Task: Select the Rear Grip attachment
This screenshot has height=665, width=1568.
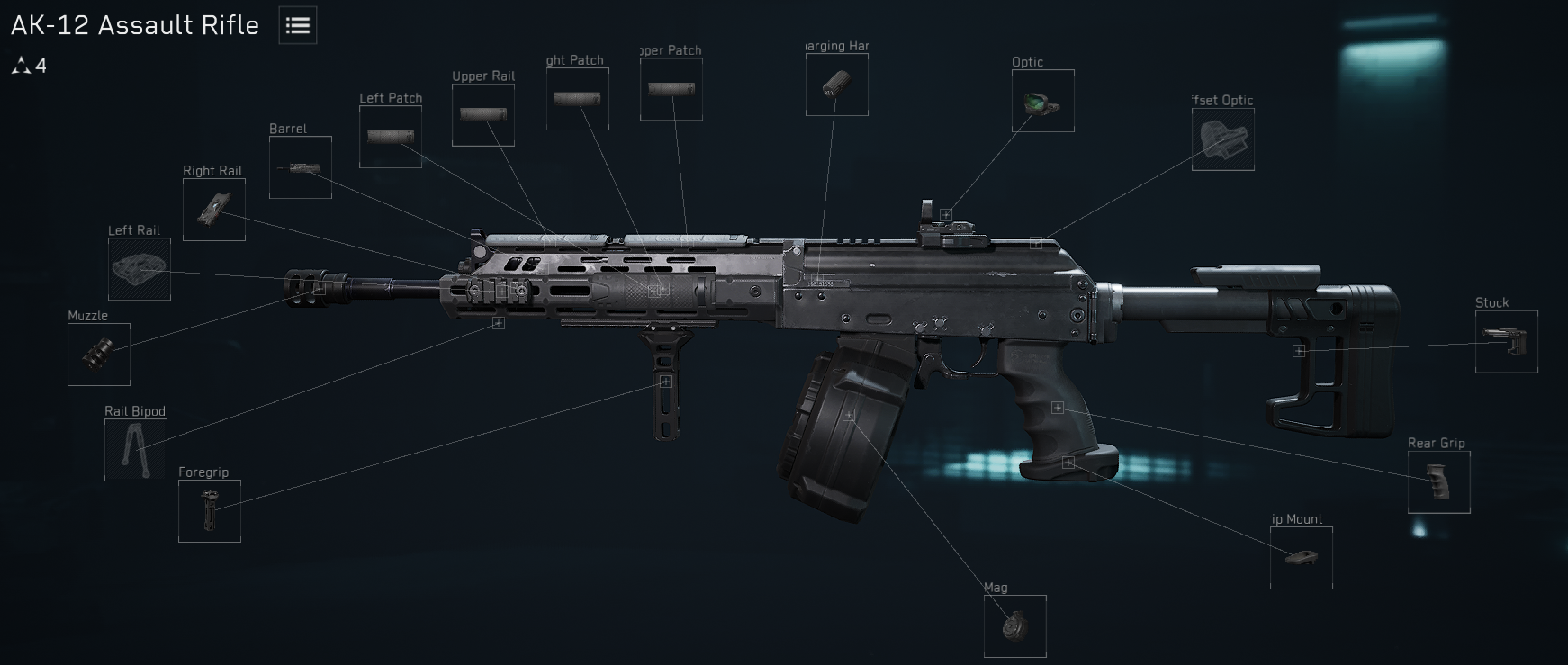Action: point(1437,482)
